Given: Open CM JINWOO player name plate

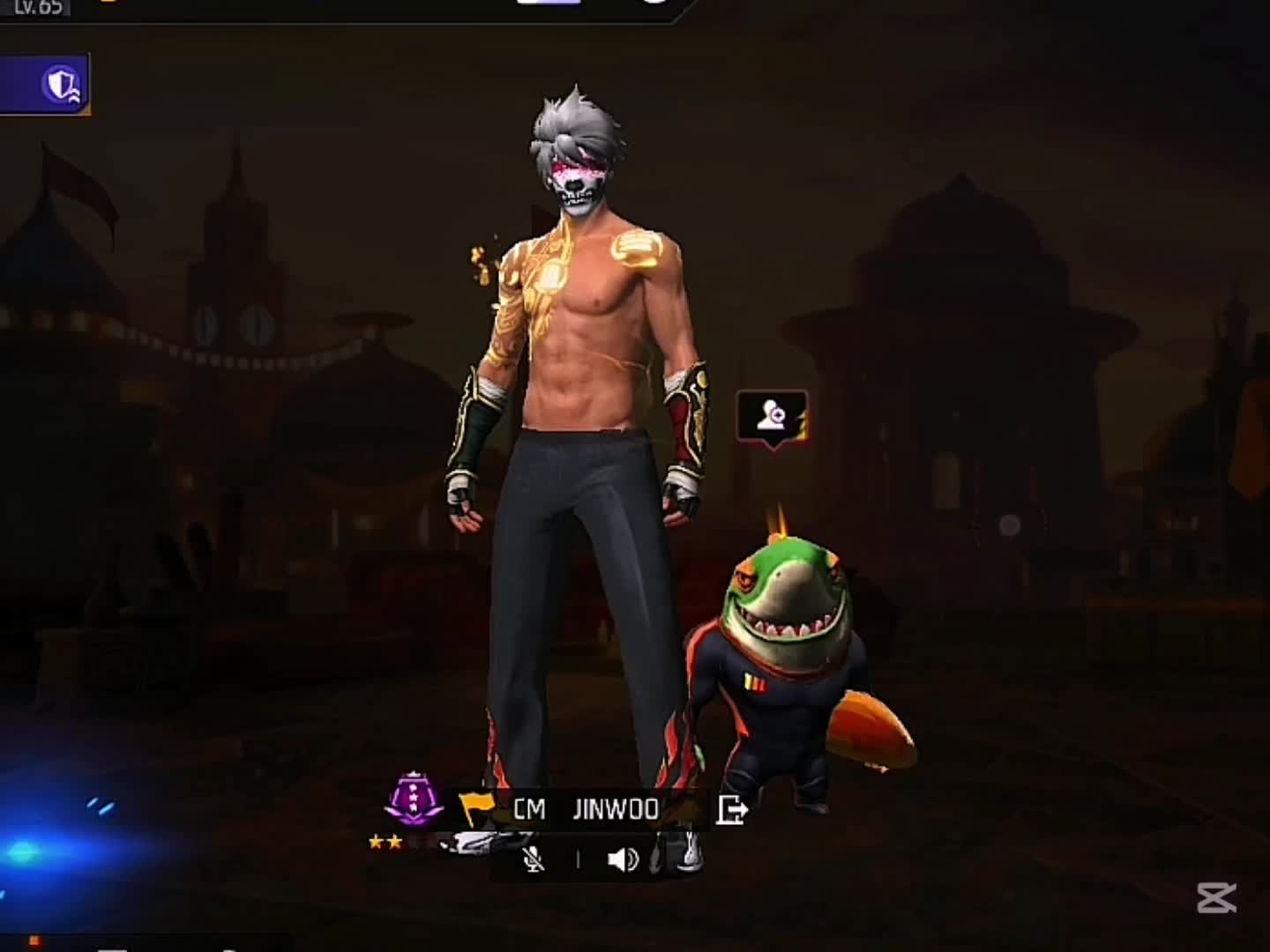Looking at the screenshot, I should point(586,809).
